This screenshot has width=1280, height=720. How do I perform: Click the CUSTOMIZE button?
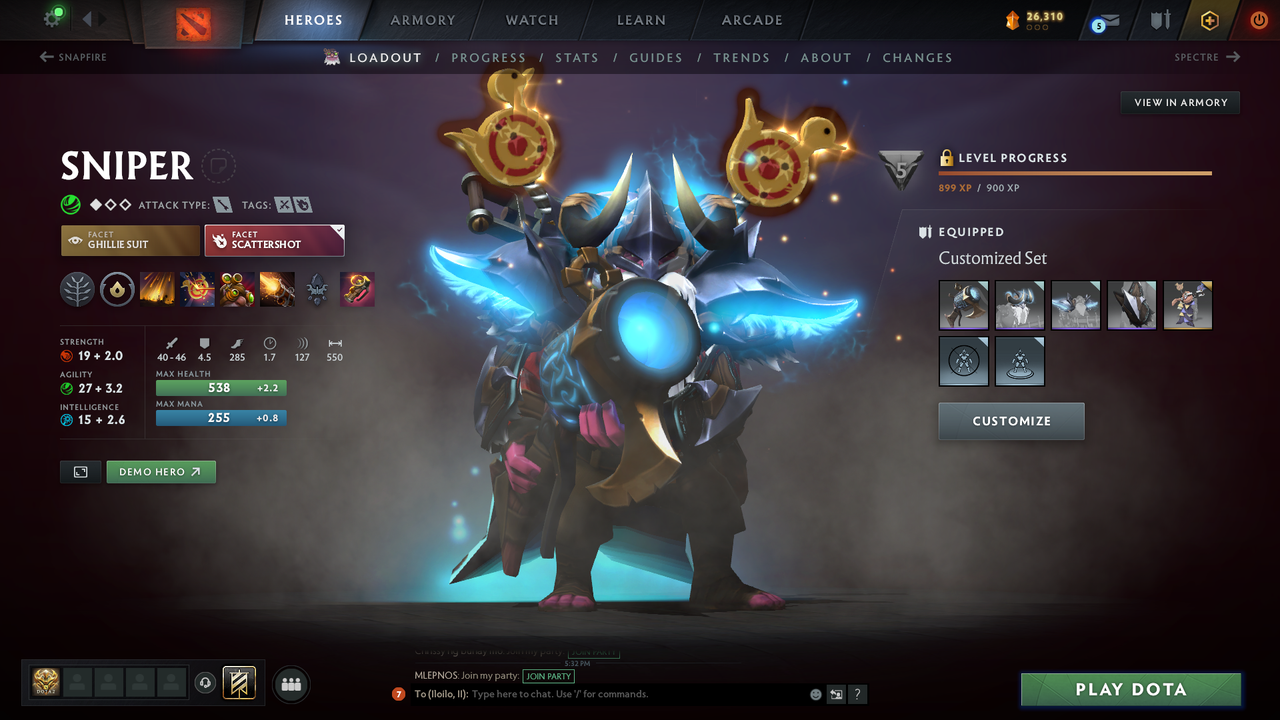[x=1011, y=421]
